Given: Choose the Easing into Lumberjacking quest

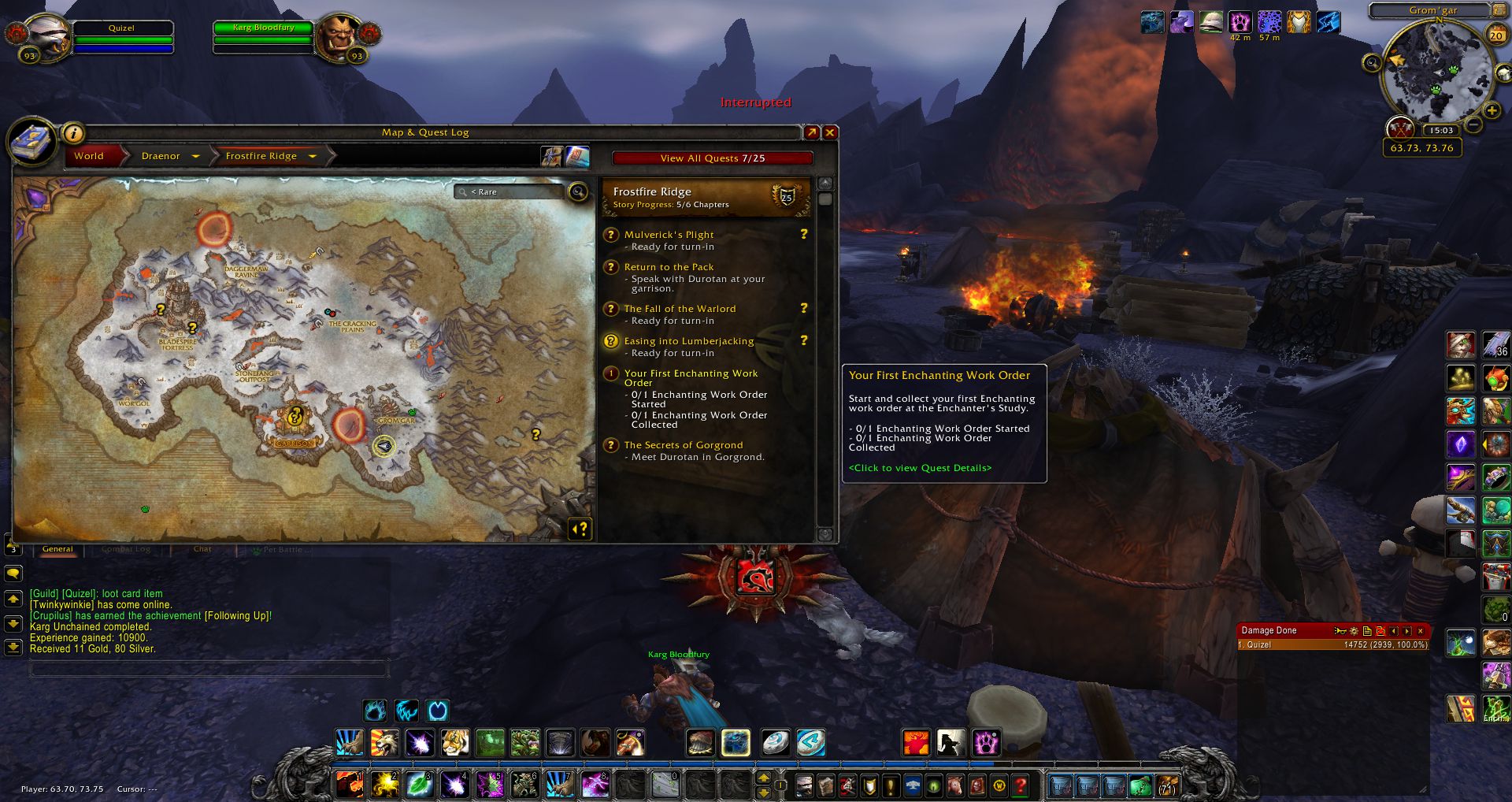Looking at the screenshot, I should [x=688, y=341].
